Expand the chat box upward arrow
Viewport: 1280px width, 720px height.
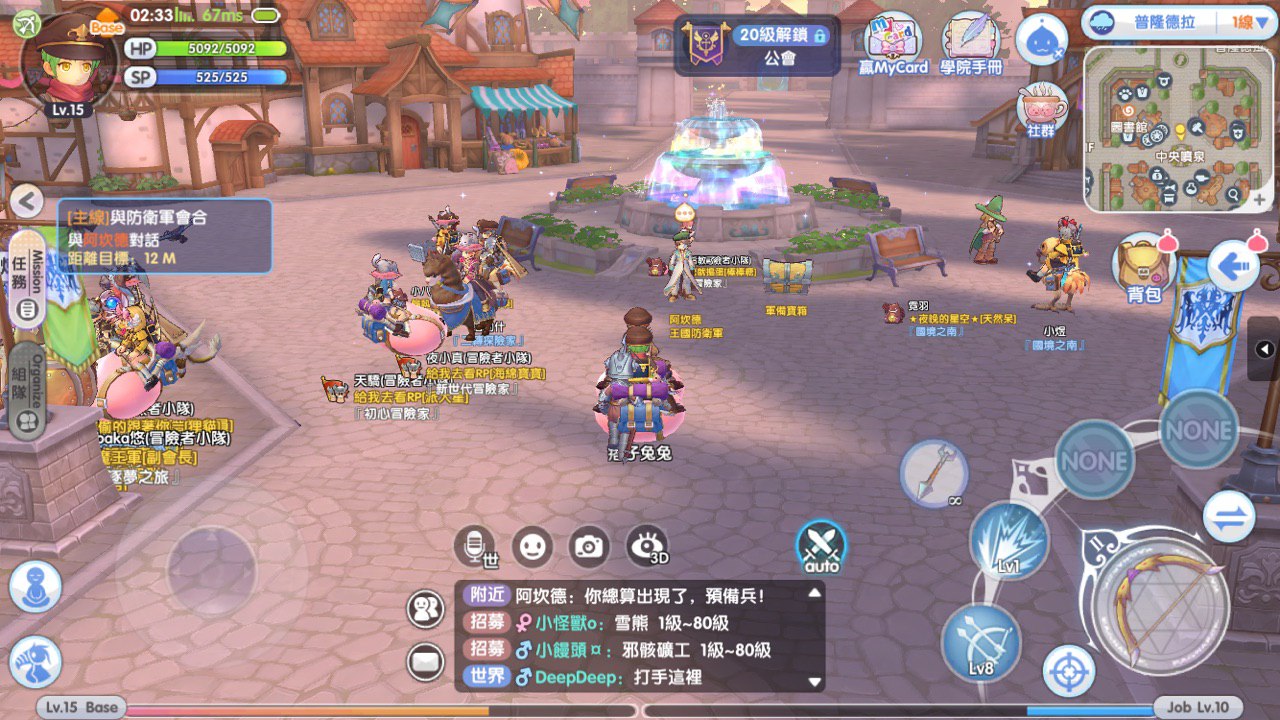pos(814,593)
